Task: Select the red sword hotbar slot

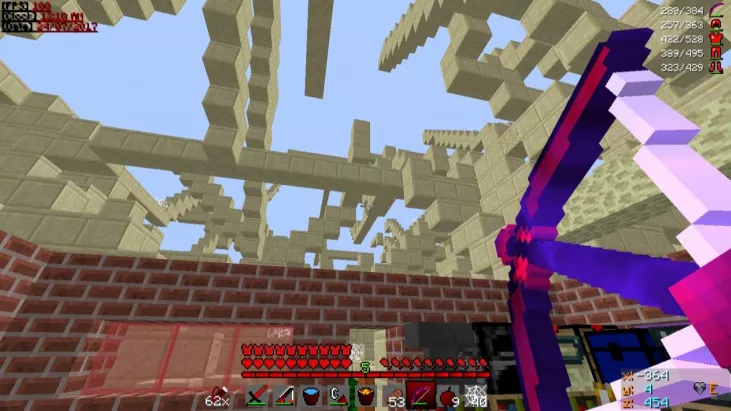Action: [256, 397]
